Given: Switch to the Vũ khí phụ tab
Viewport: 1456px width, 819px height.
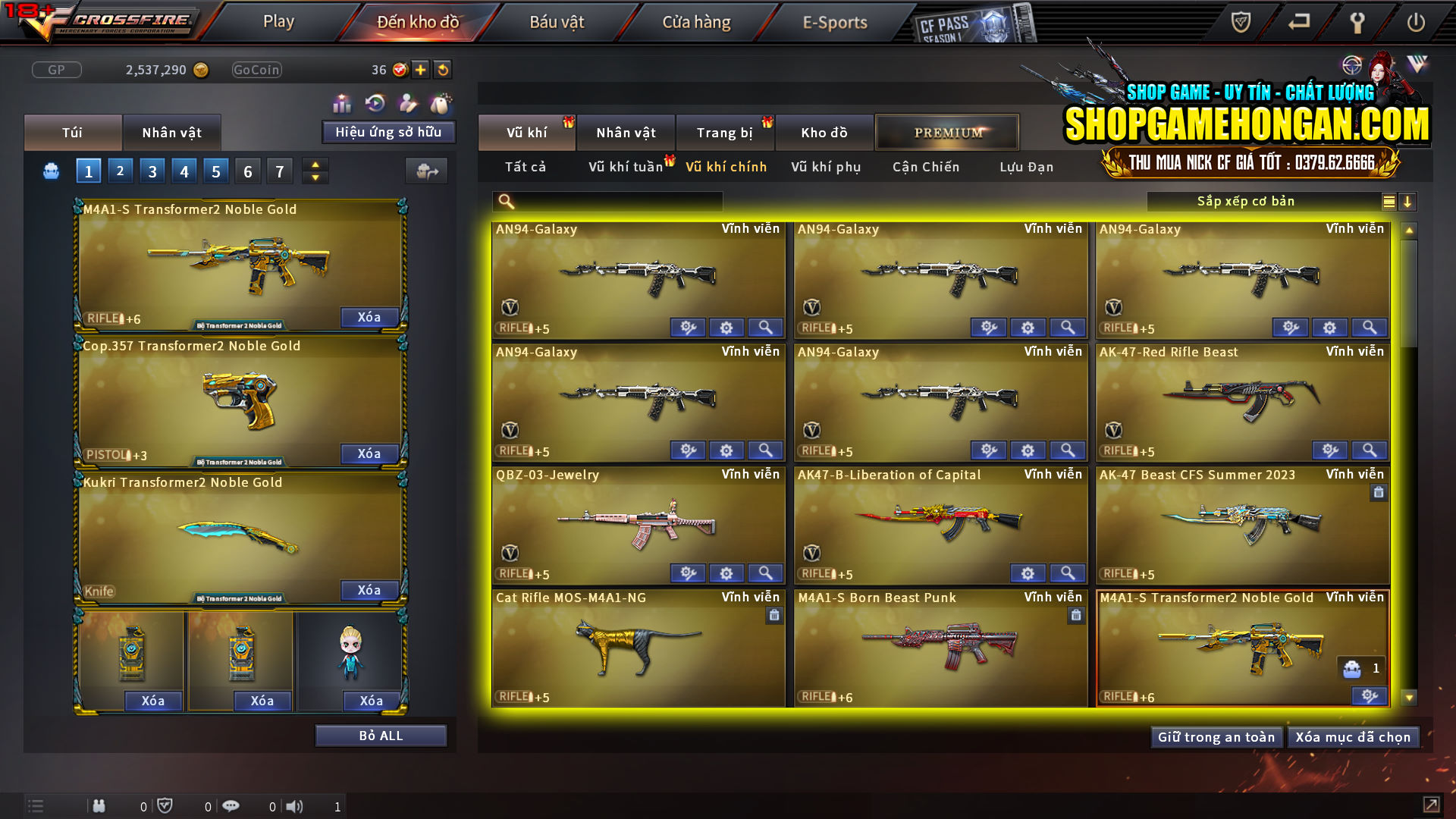Looking at the screenshot, I should click(826, 167).
